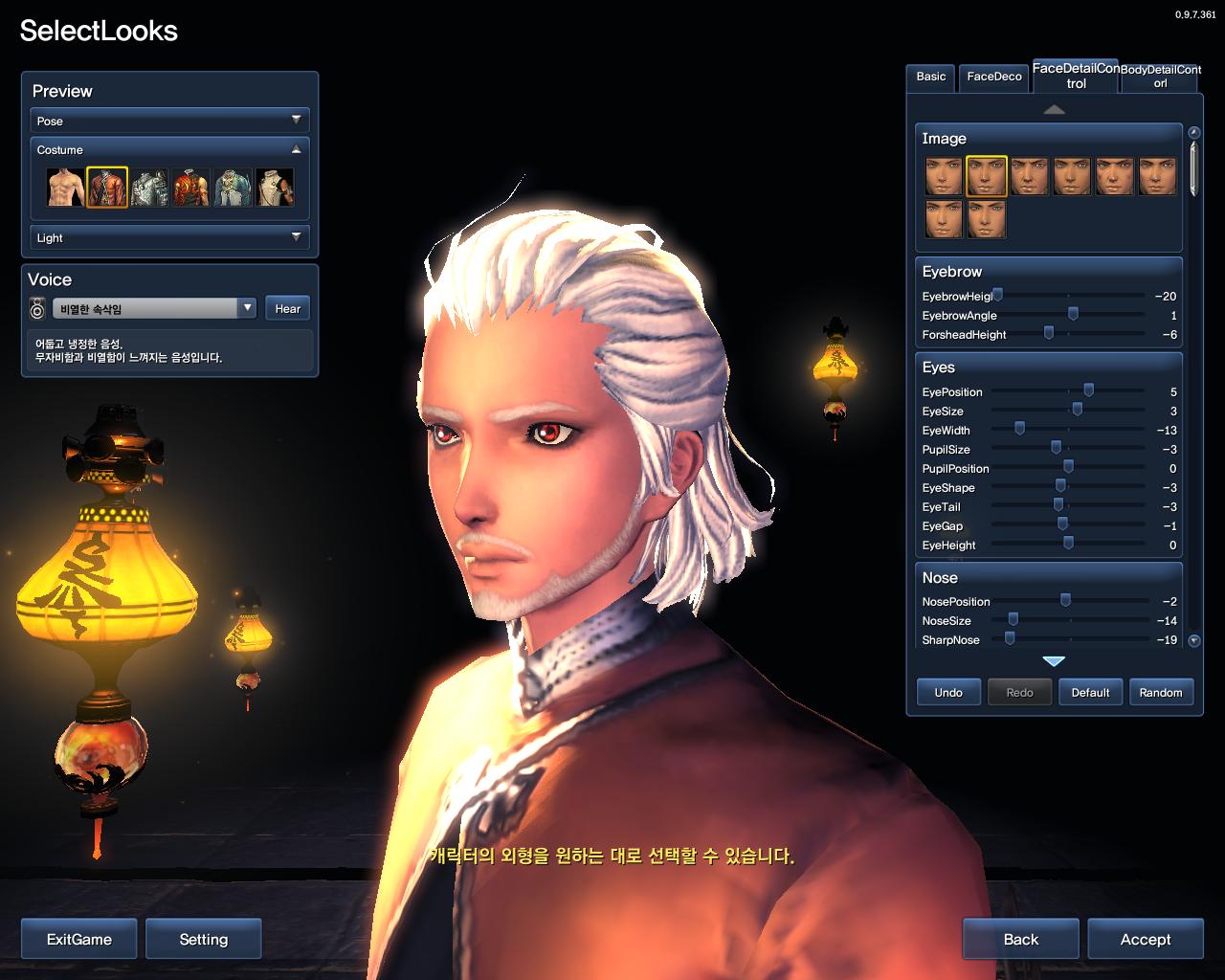Screen dimensions: 1225x980
Task: Open the voice selection dropdown
Action: tap(248, 308)
